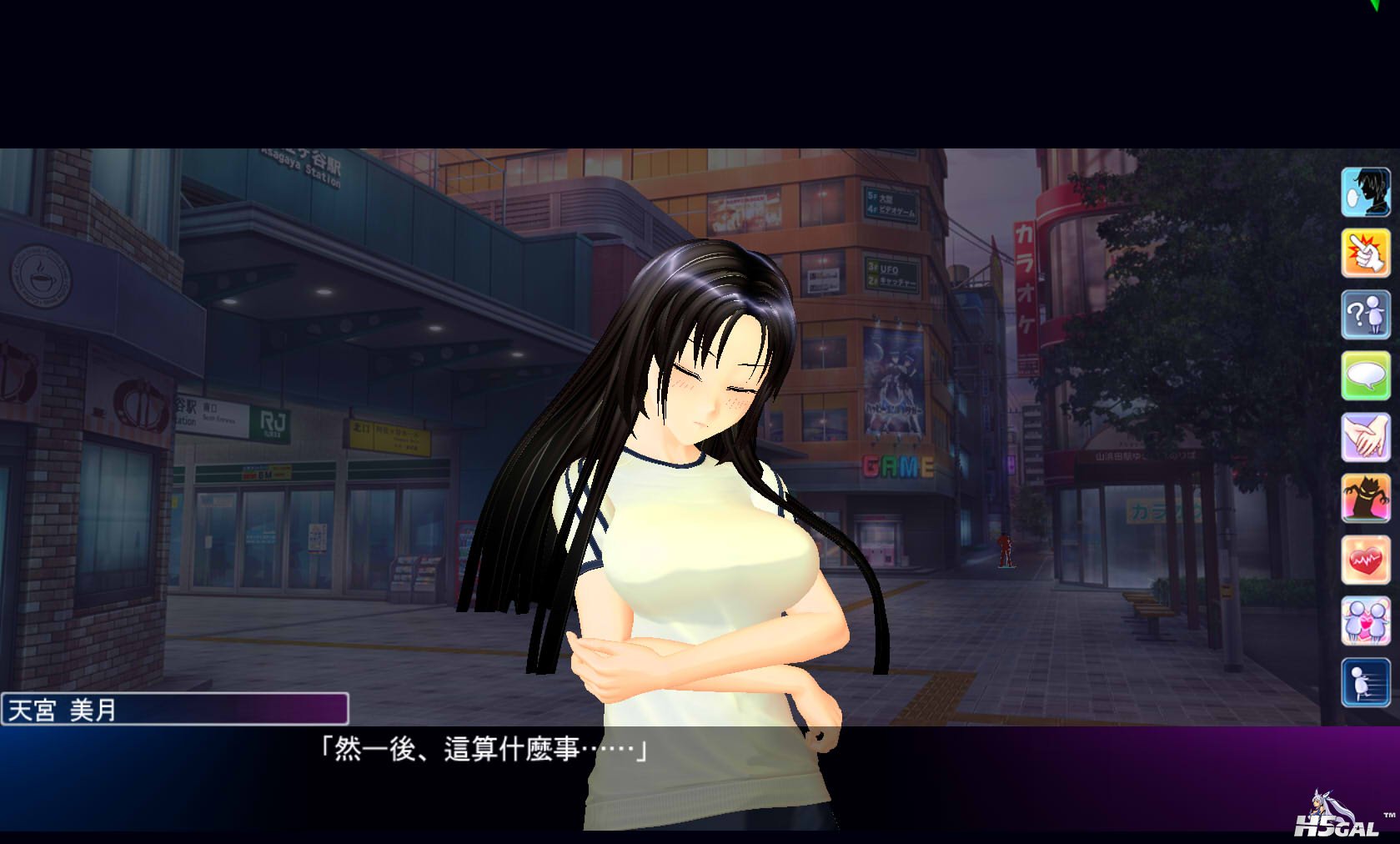Click the silhouette talking icon
This screenshot has width=1400, height=844.
pos(1365,192)
